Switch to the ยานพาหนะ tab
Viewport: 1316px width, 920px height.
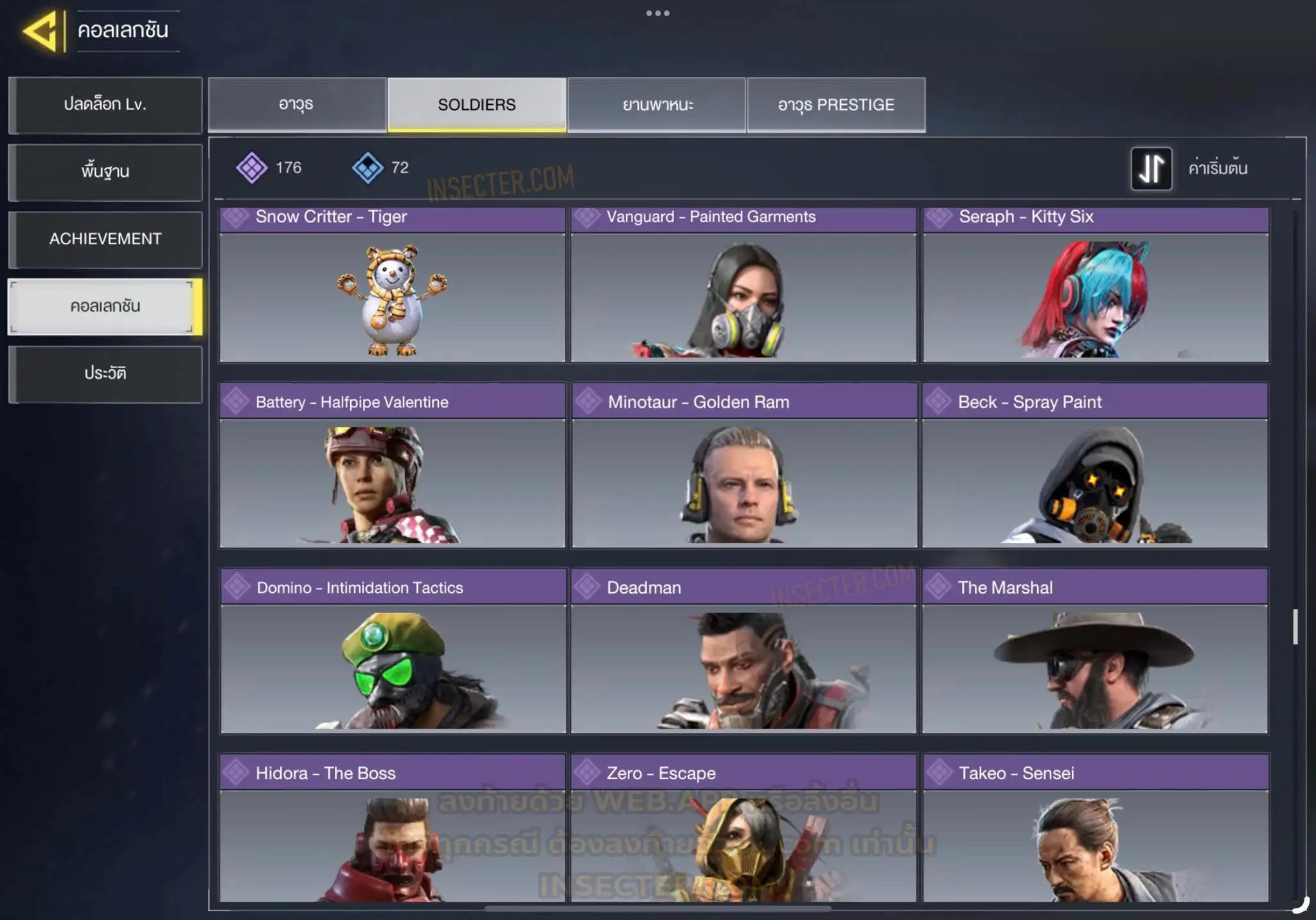[x=657, y=105]
